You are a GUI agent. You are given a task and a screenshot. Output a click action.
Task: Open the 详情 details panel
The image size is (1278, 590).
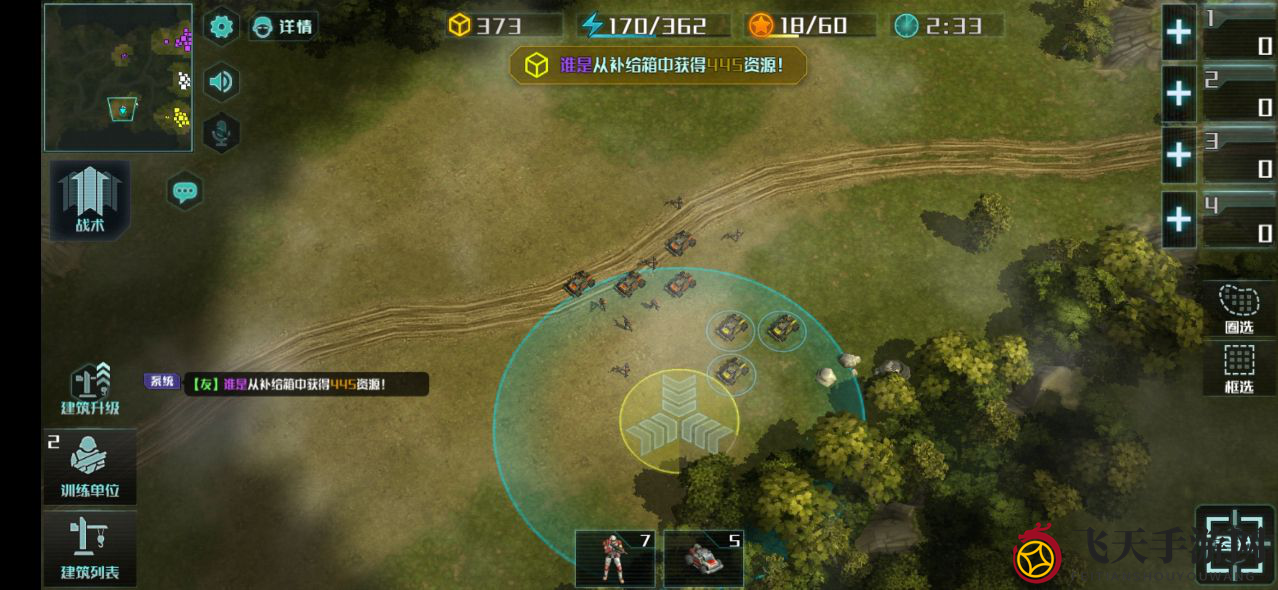pyautogui.click(x=283, y=27)
